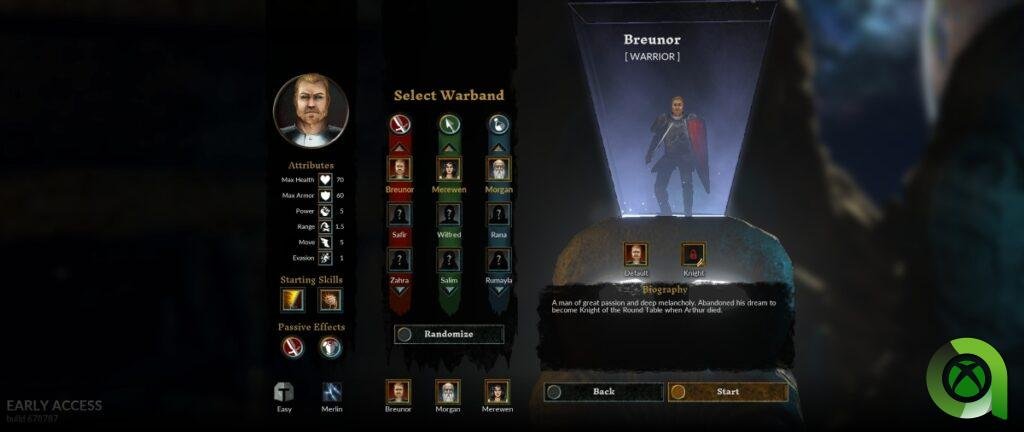Select the locked Safir hero slot
Screen dimensions: 1024x432
point(399,215)
